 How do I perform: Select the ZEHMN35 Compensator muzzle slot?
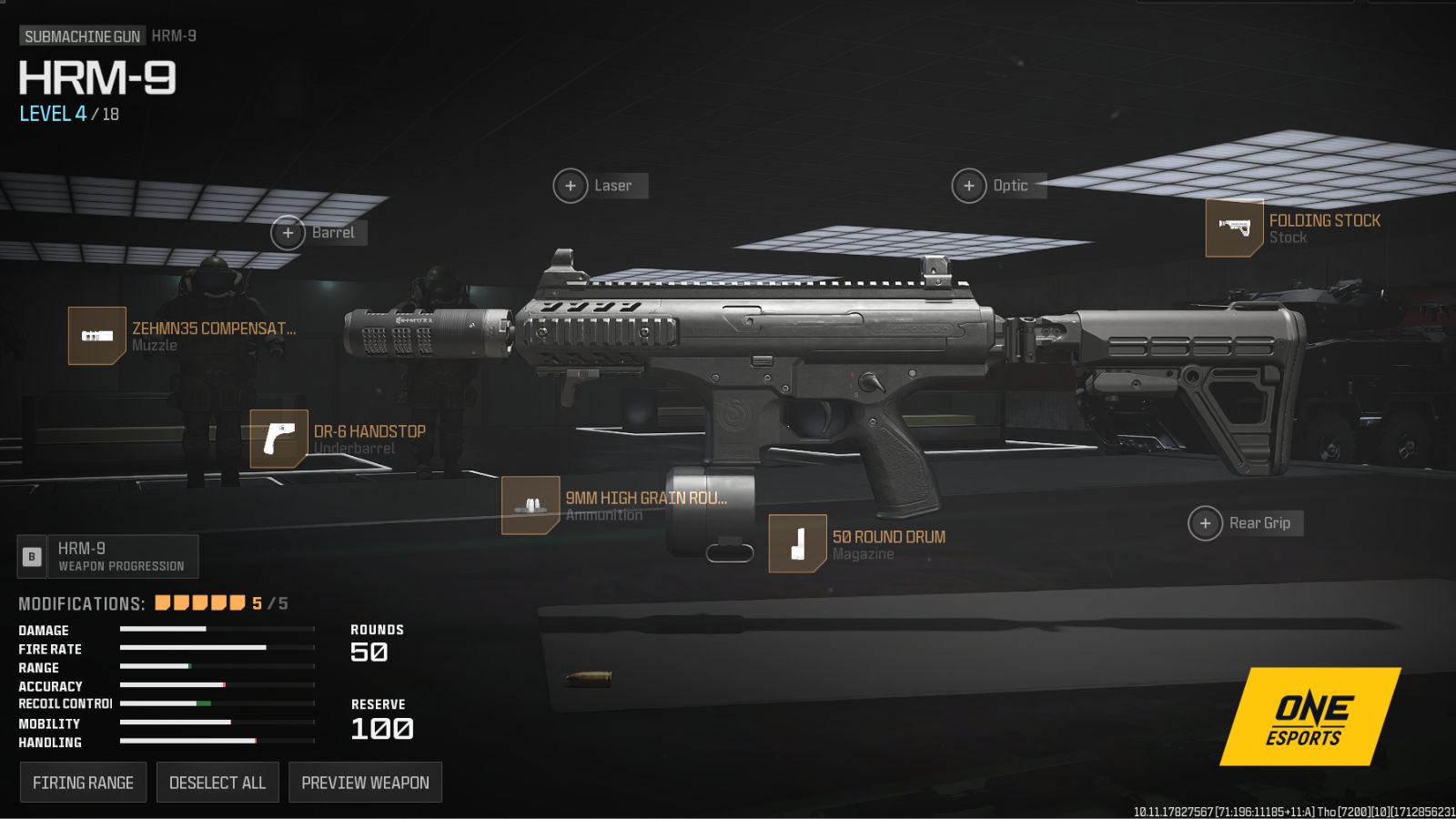coord(96,336)
